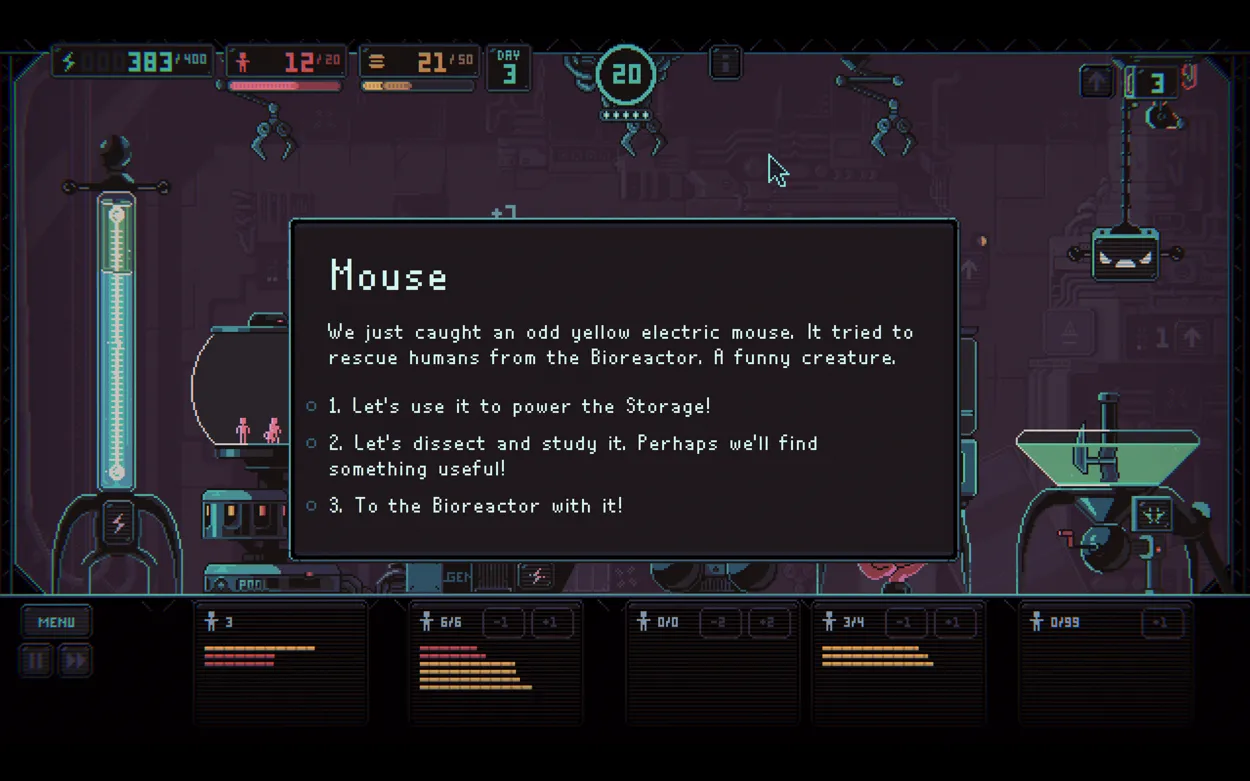This screenshot has width=1250, height=781.
Task: Choose to power the Storage with the mouse
Action: [x=519, y=406]
